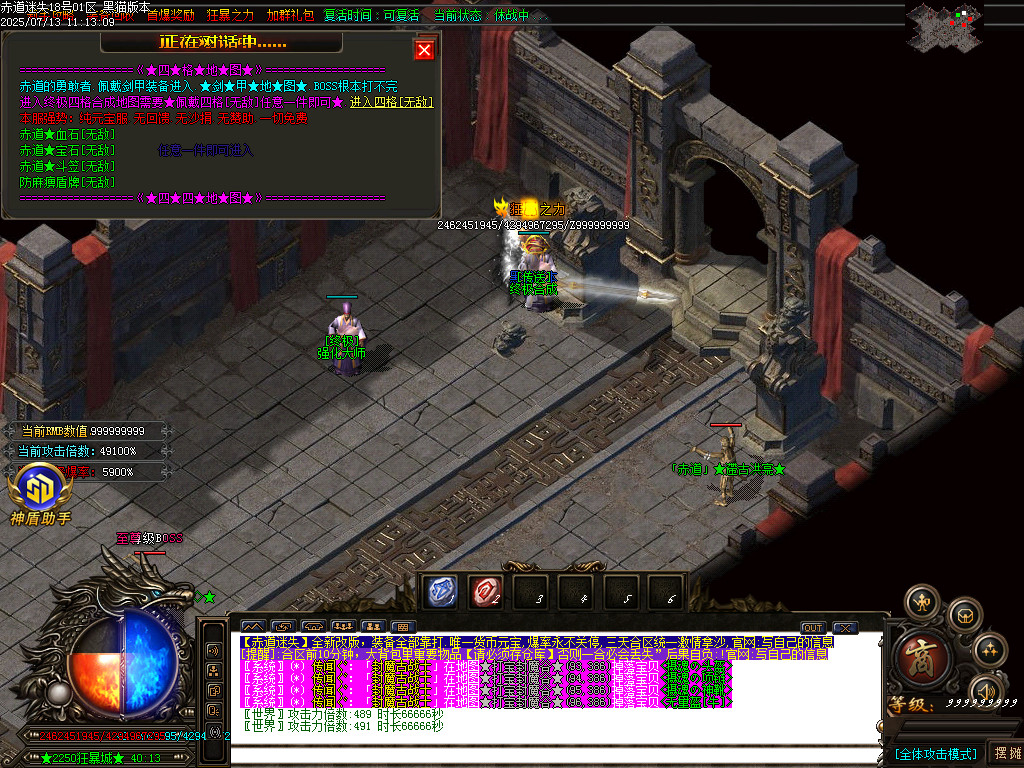1024x768 pixels.
Task: Open the skills sparkle icon button
Action: pos(989,650)
